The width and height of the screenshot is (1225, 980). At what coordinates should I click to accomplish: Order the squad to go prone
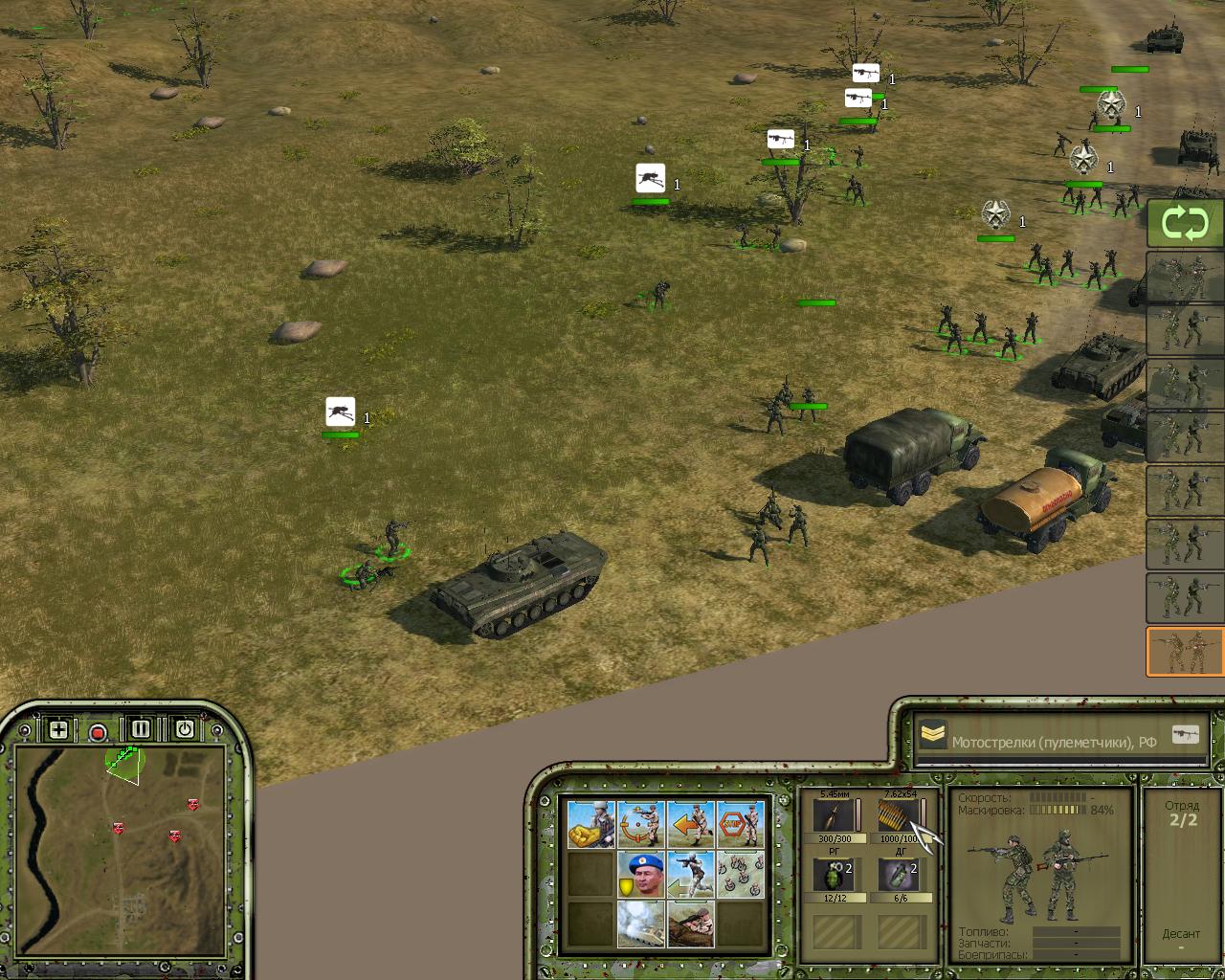pyautogui.click(x=690, y=924)
